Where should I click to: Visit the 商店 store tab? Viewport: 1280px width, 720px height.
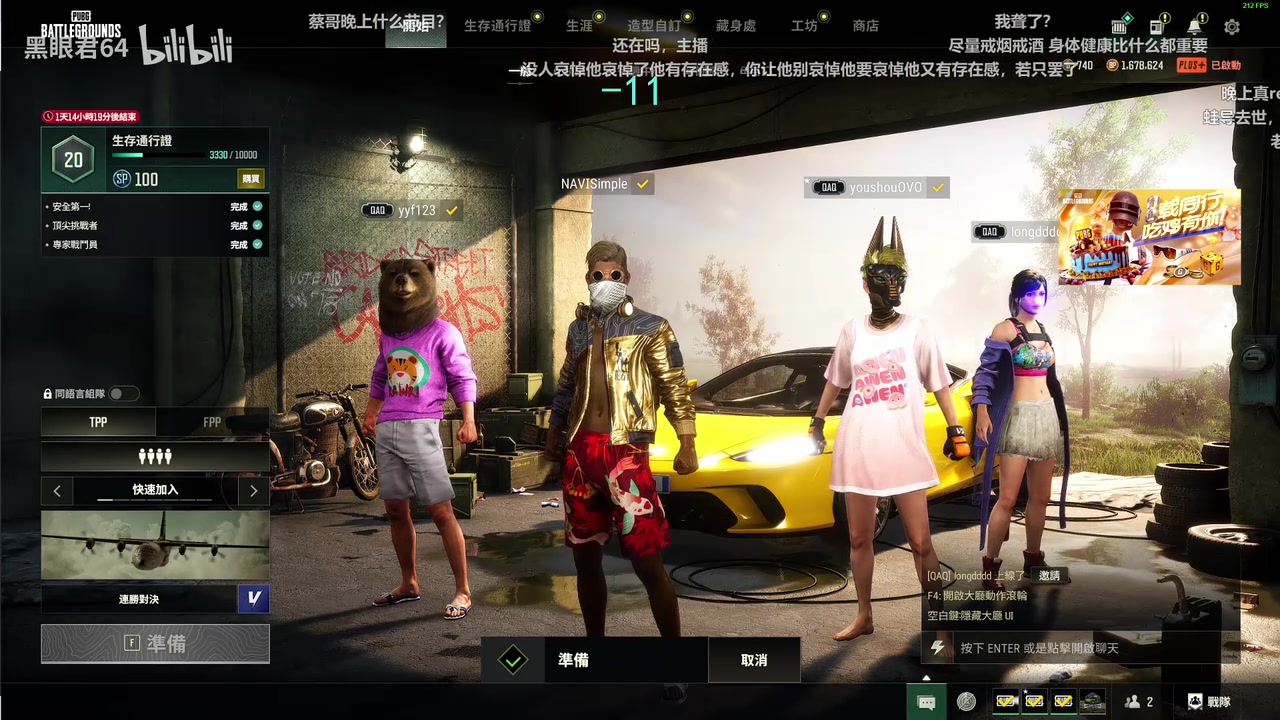pos(866,26)
